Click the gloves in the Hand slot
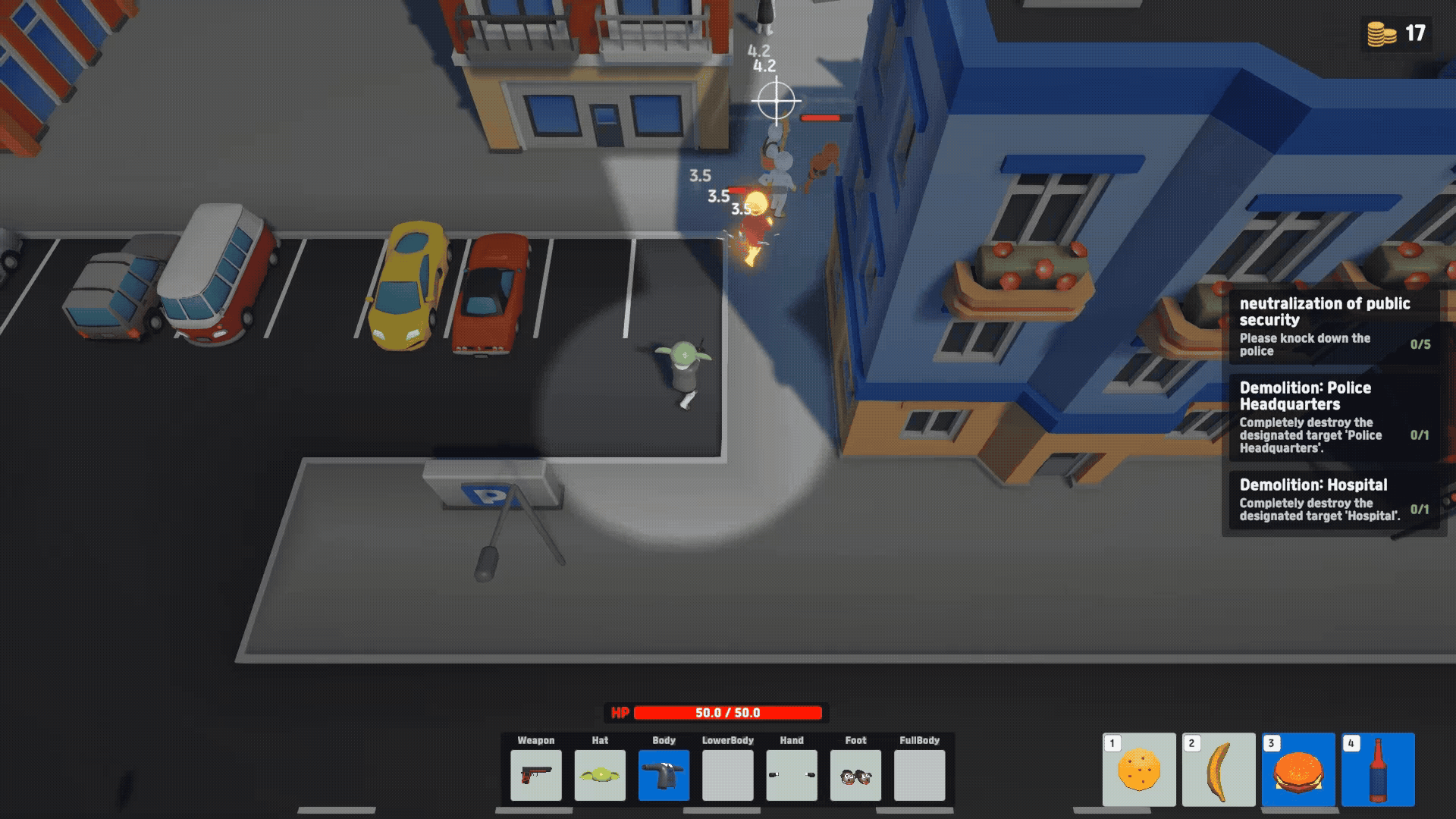1456x819 pixels. 791,777
